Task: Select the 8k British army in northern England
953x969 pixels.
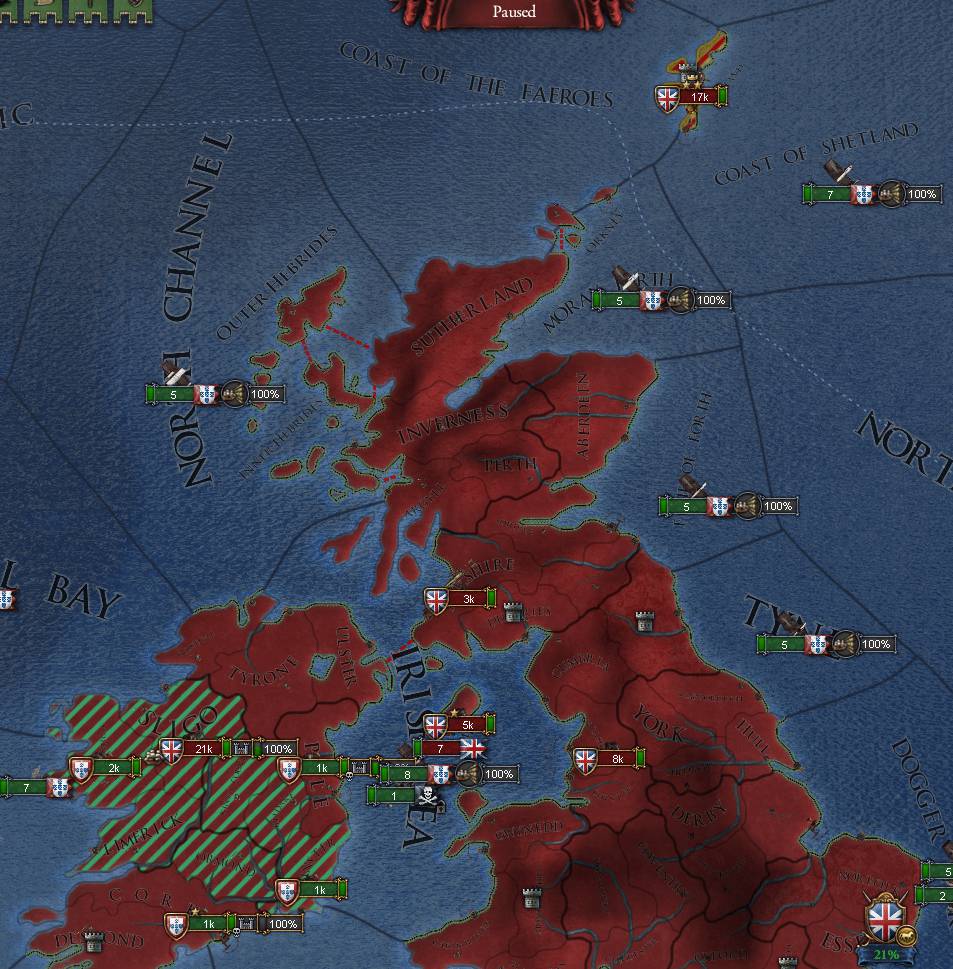Action: click(x=616, y=759)
